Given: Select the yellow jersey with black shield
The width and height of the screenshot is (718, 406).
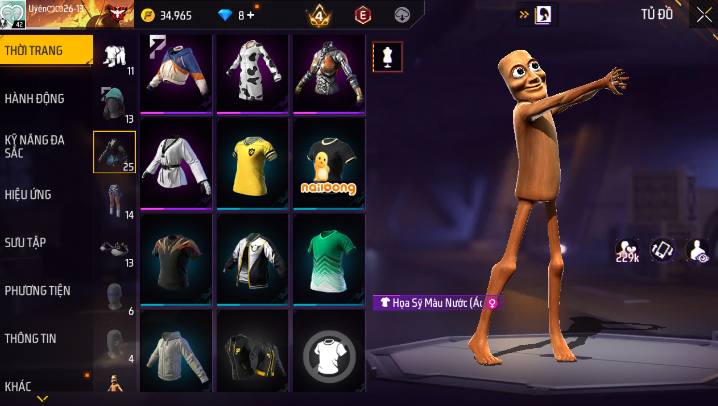Looking at the screenshot, I should [x=252, y=163].
